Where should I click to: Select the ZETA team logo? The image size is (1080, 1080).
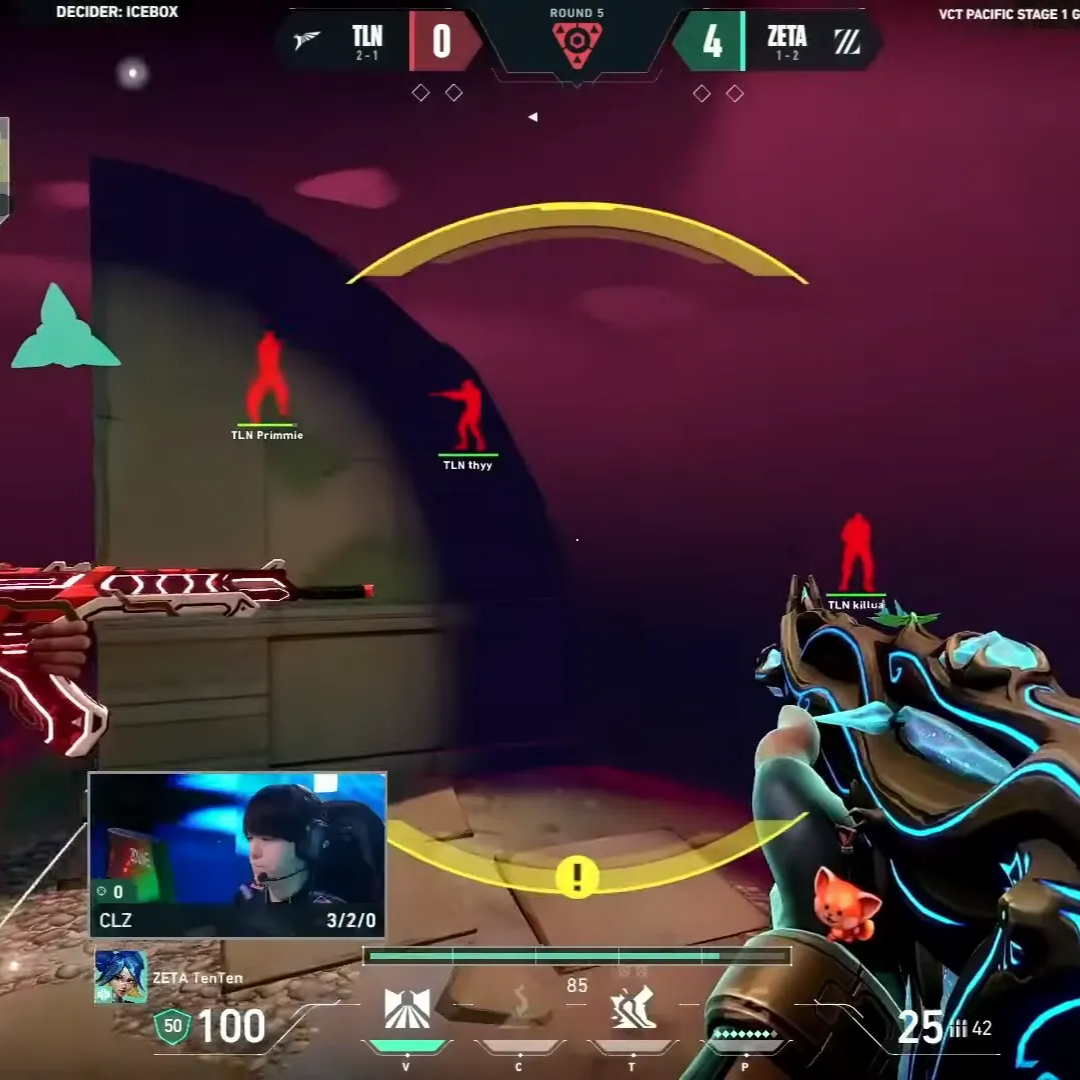pos(847,41)
